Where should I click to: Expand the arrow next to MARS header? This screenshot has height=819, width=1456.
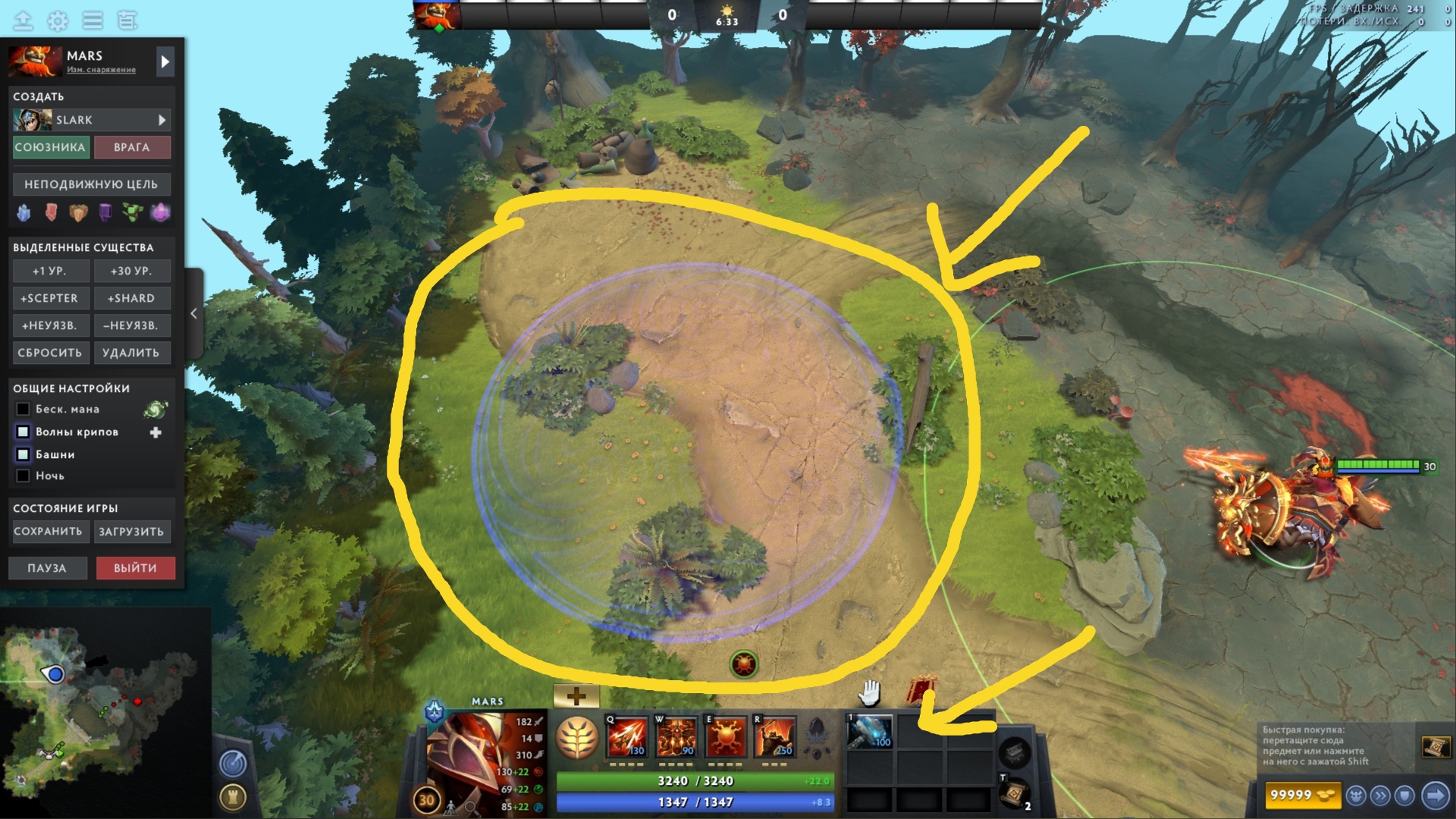pyautogui.click(x=165, y=61)
